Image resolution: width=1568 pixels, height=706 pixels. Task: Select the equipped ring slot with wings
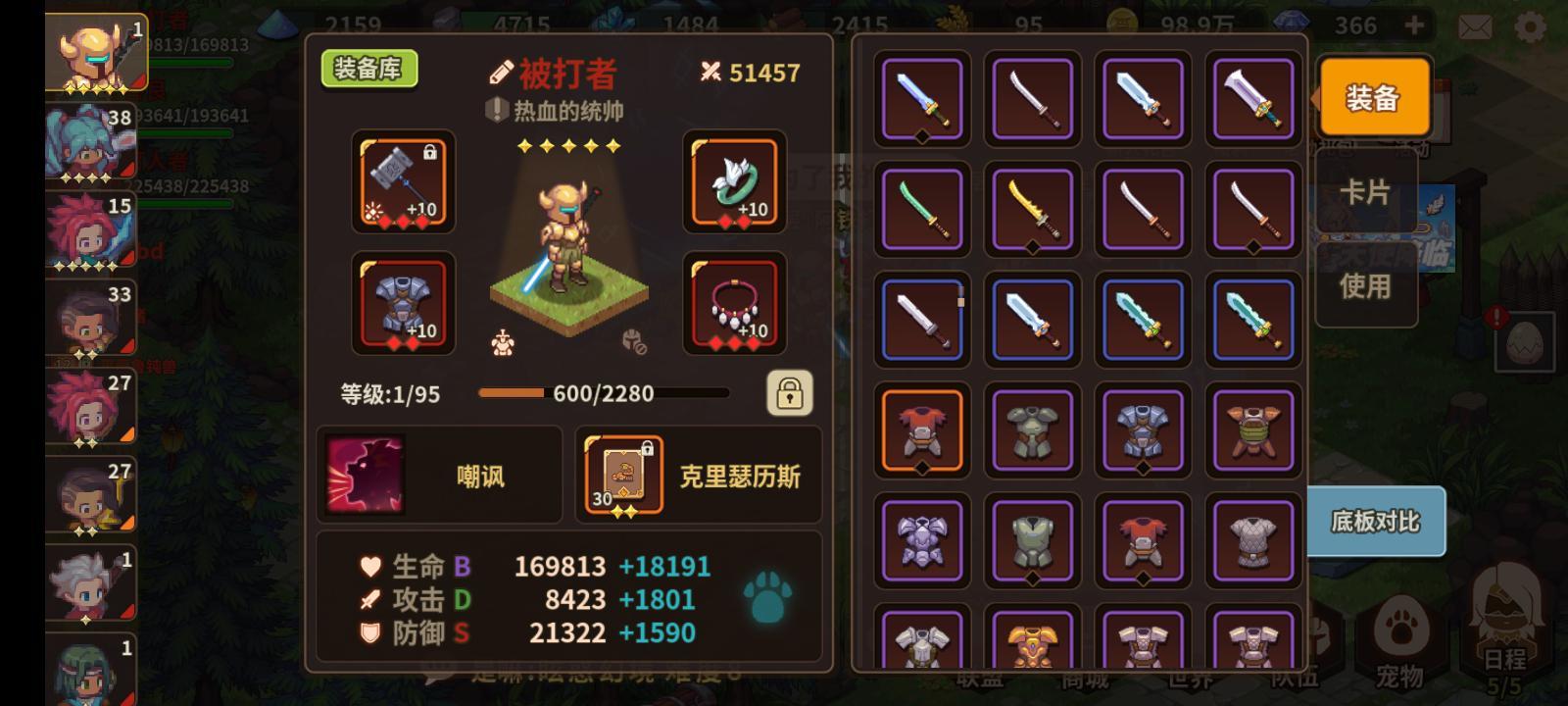[x=734, y=183]
